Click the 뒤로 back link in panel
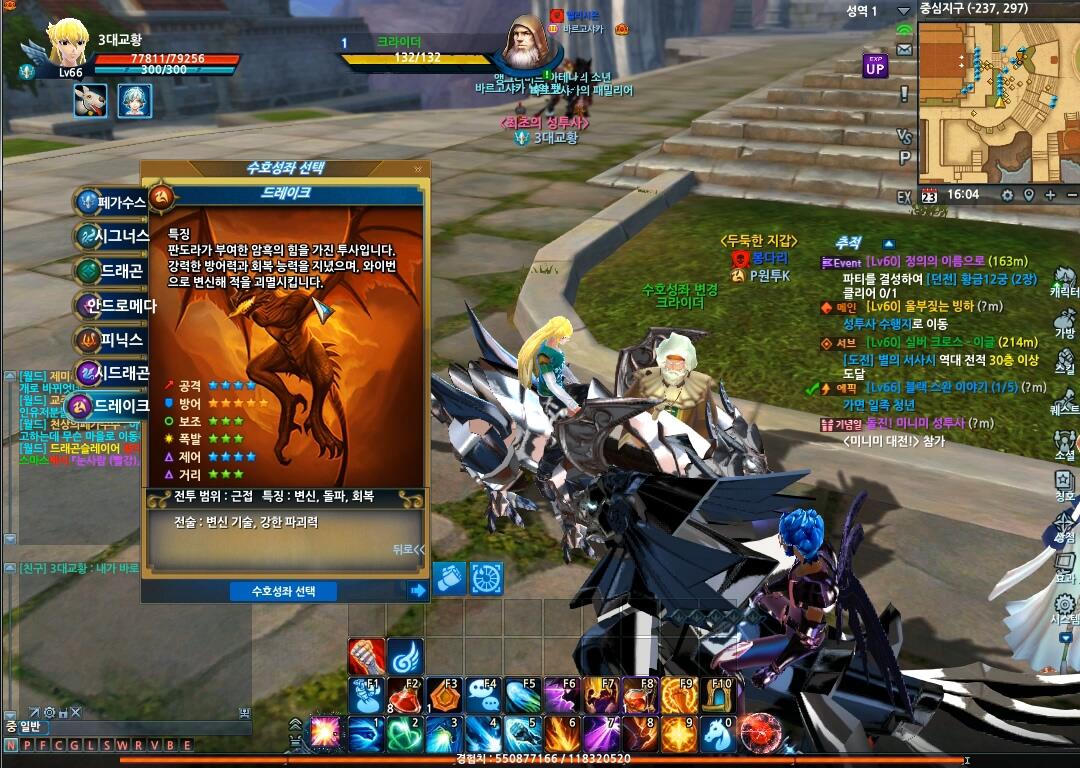The height and width of the screenshot is (768, 1080). pyautogui.click(x=408, y=549)
